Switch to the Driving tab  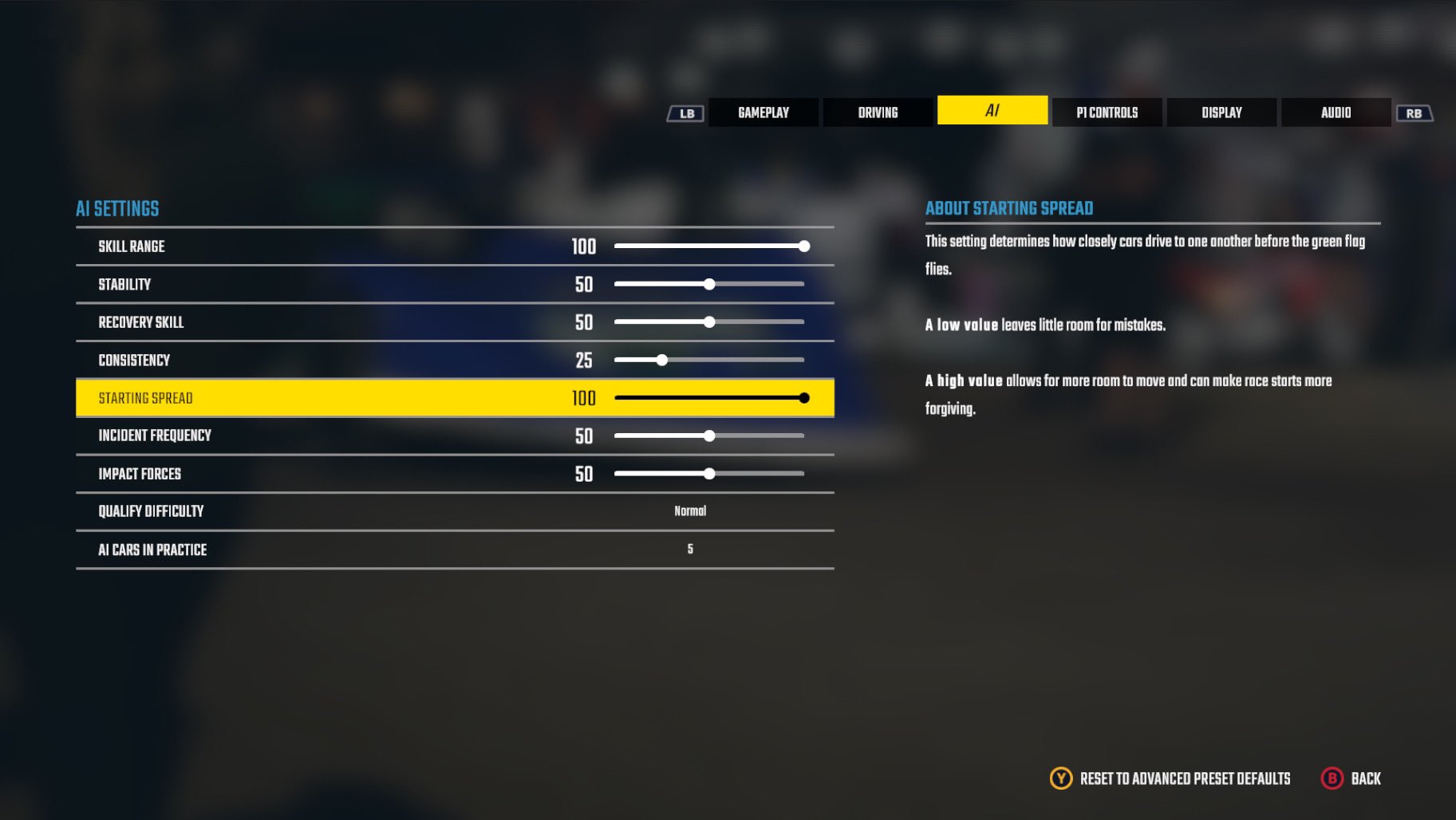878,112
